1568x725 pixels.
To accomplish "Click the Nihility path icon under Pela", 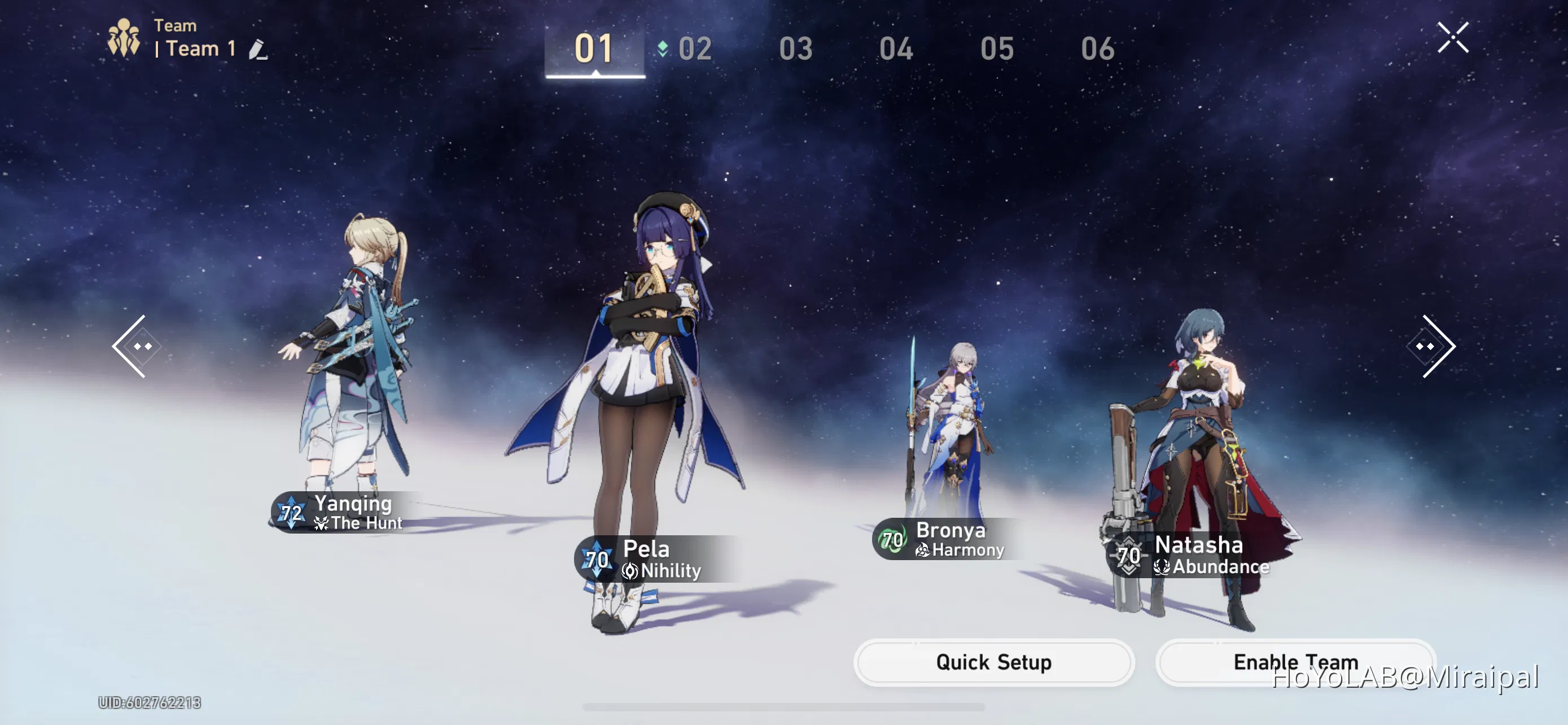I will tap(630, 571).
